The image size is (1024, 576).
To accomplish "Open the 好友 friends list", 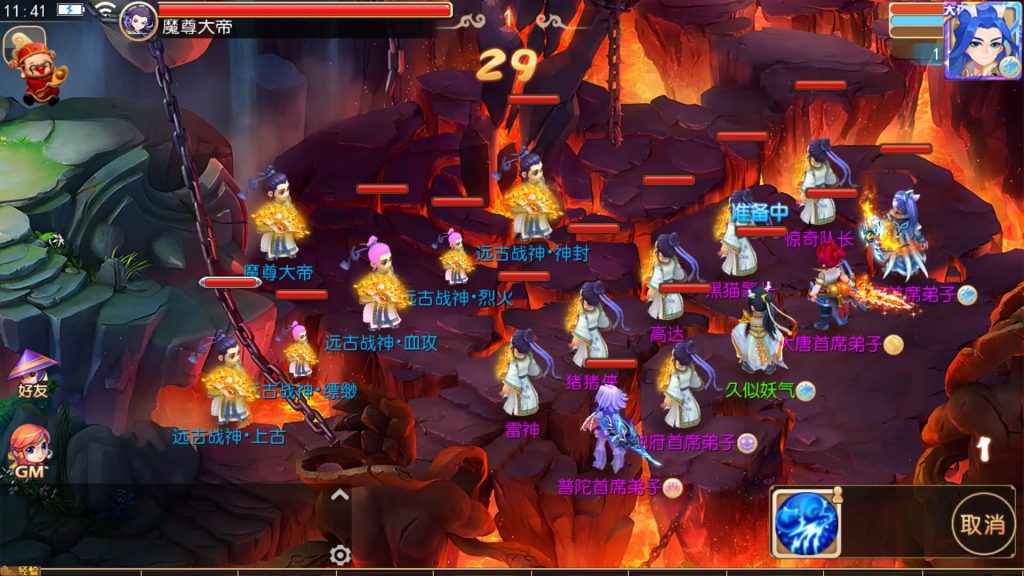I will (x=32, y=376).
